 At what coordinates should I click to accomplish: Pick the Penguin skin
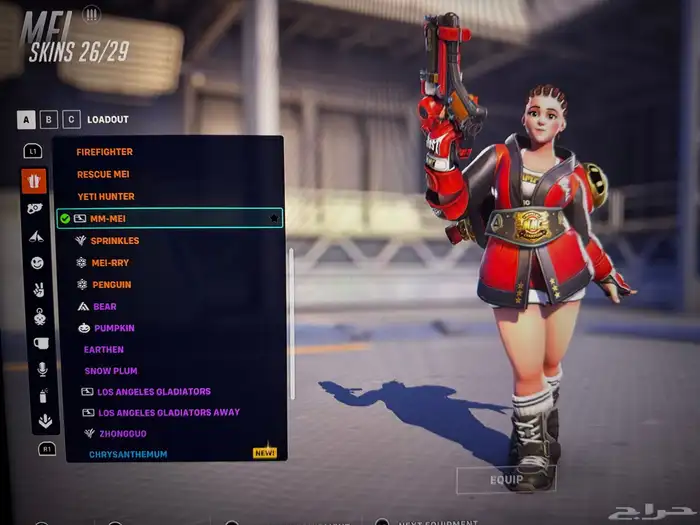pos(110,285)
